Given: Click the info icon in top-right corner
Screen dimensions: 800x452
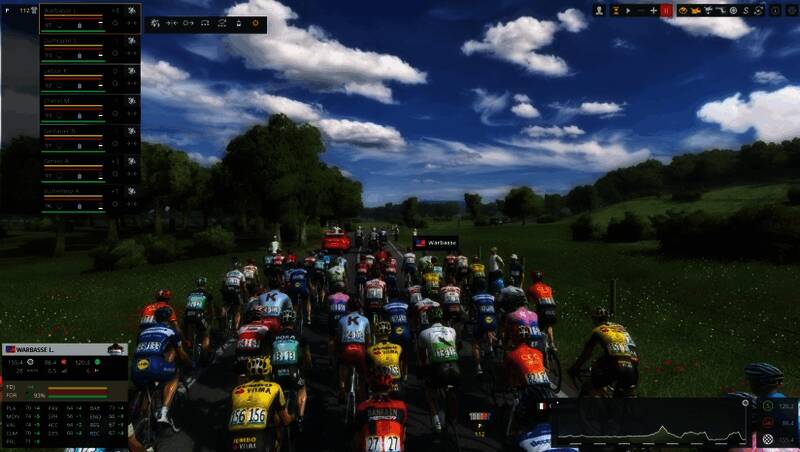Looking at the screenshot, I should [x=774, y=10].
